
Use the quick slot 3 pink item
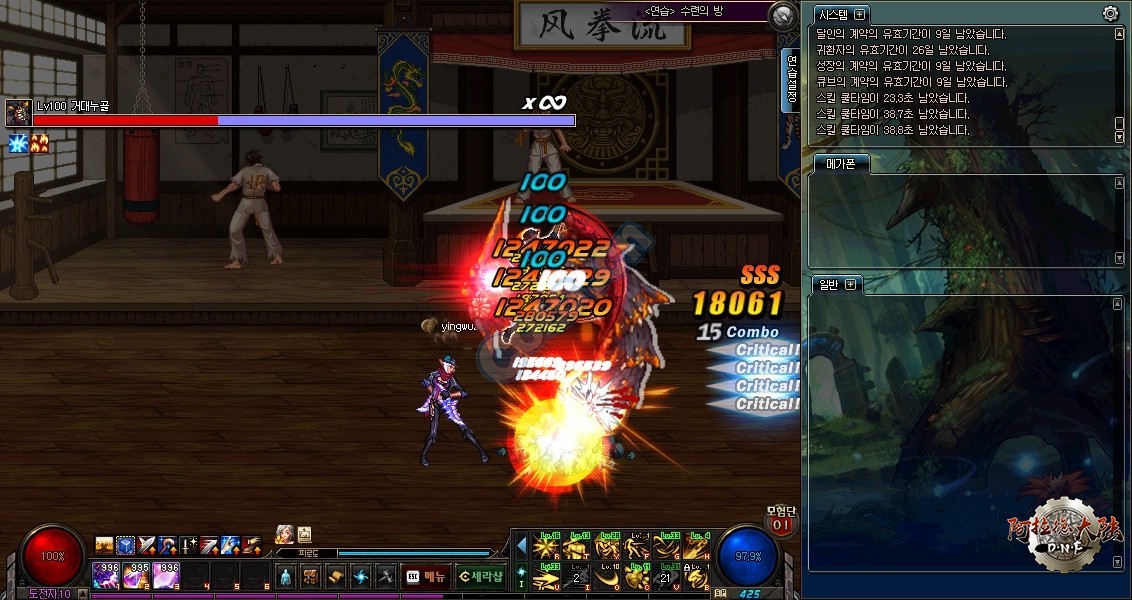[x=167, y=575]
